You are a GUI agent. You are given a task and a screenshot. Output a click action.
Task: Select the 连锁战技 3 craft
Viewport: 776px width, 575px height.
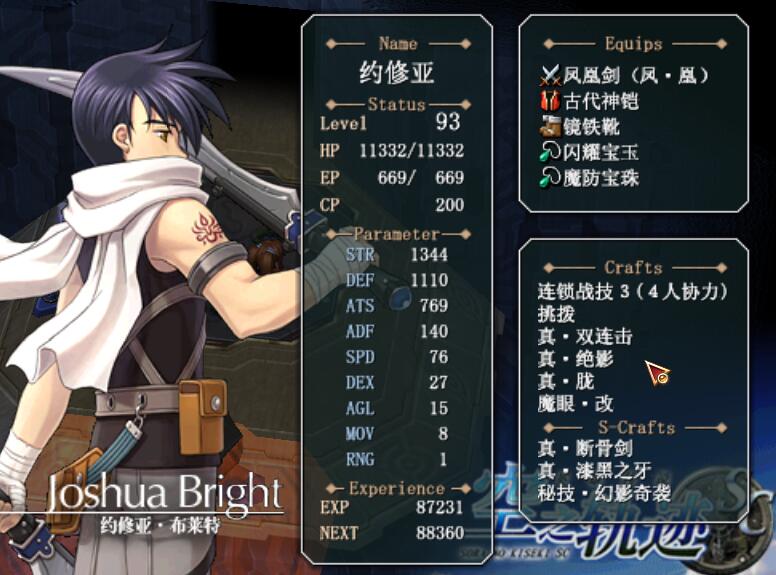pos(631,292)
